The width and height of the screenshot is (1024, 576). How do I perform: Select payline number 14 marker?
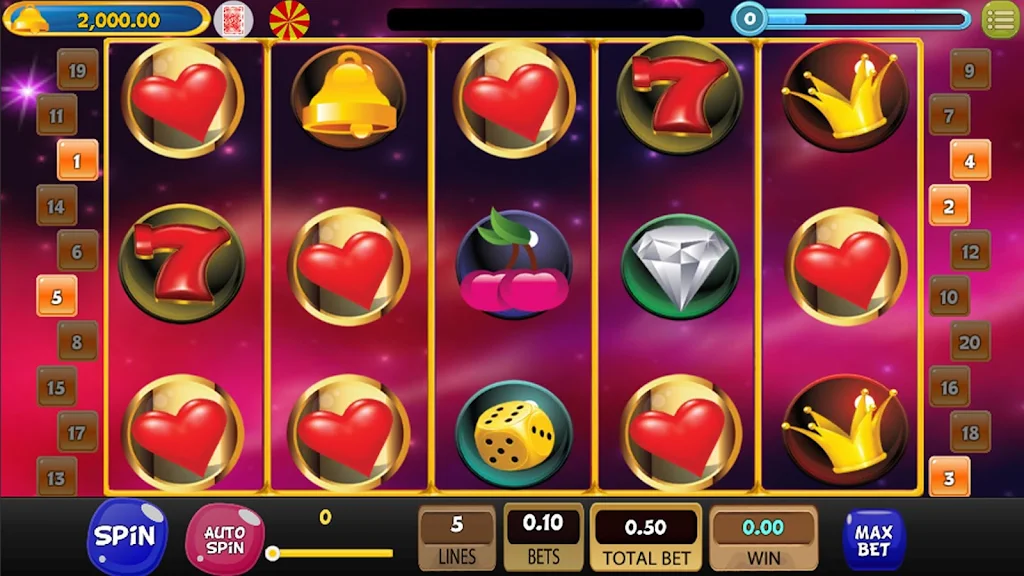56,206
